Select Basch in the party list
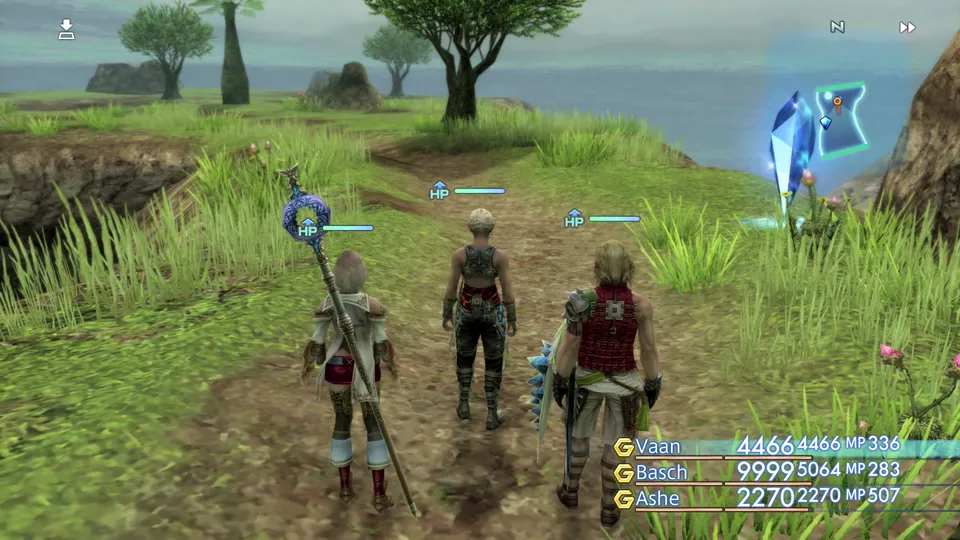This screenshot has width=960, height=540. click(662, 472)
